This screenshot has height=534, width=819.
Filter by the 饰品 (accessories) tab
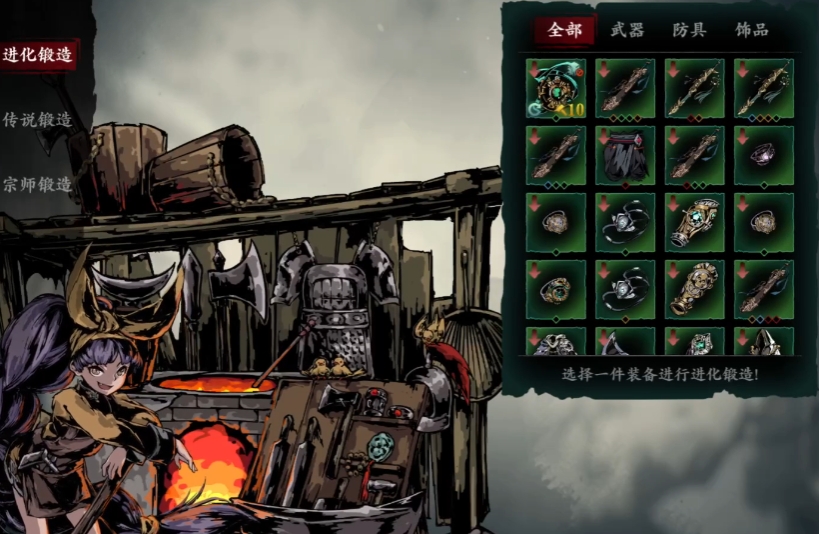click(751, 30)
